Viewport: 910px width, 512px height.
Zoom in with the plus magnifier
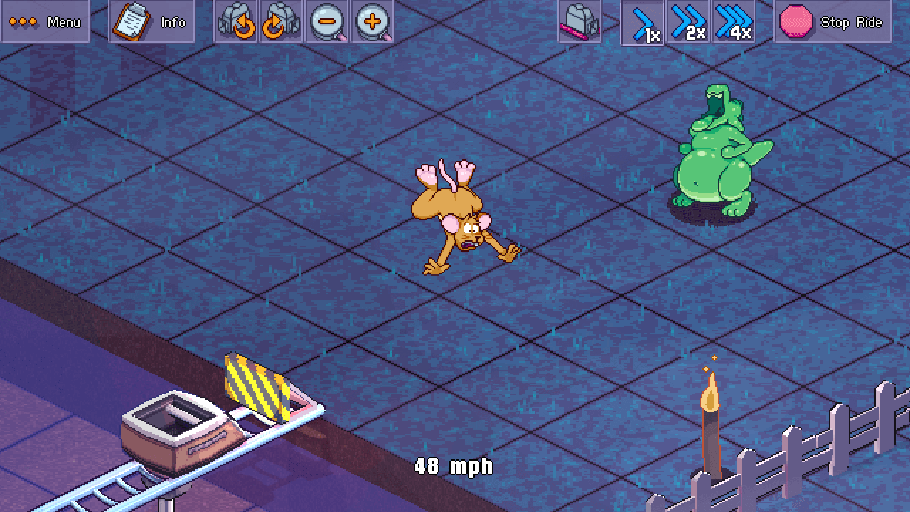tap(372, 21)
